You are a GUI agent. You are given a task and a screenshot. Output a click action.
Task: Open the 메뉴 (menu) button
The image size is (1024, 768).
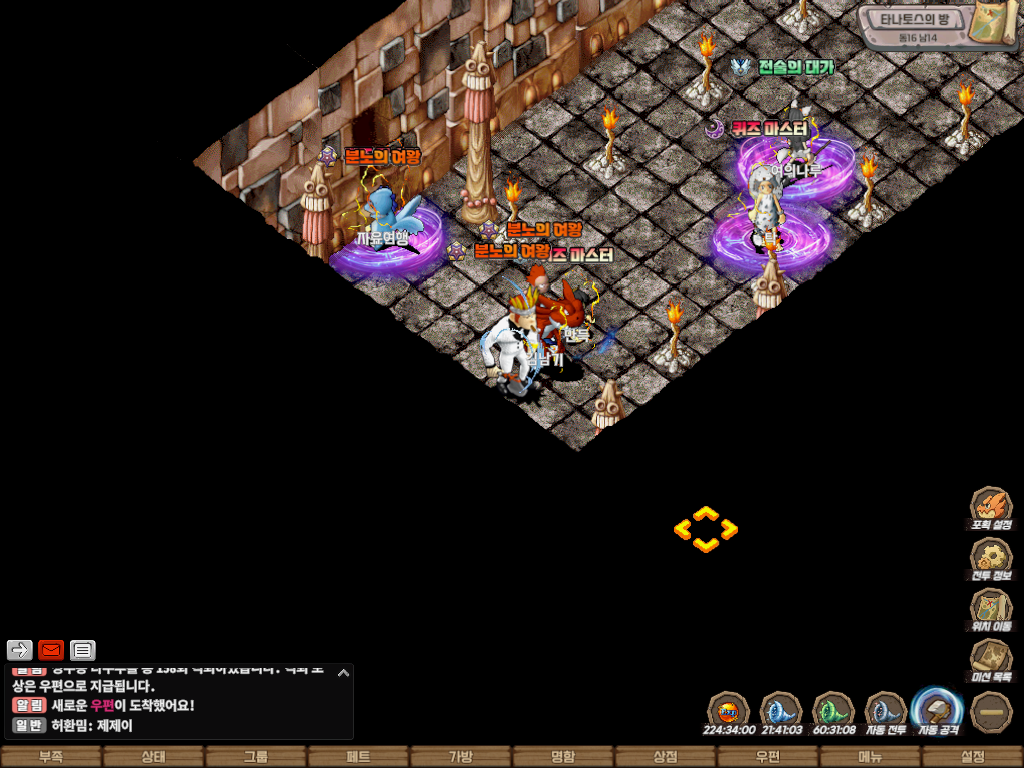click(x=870, y=757)
